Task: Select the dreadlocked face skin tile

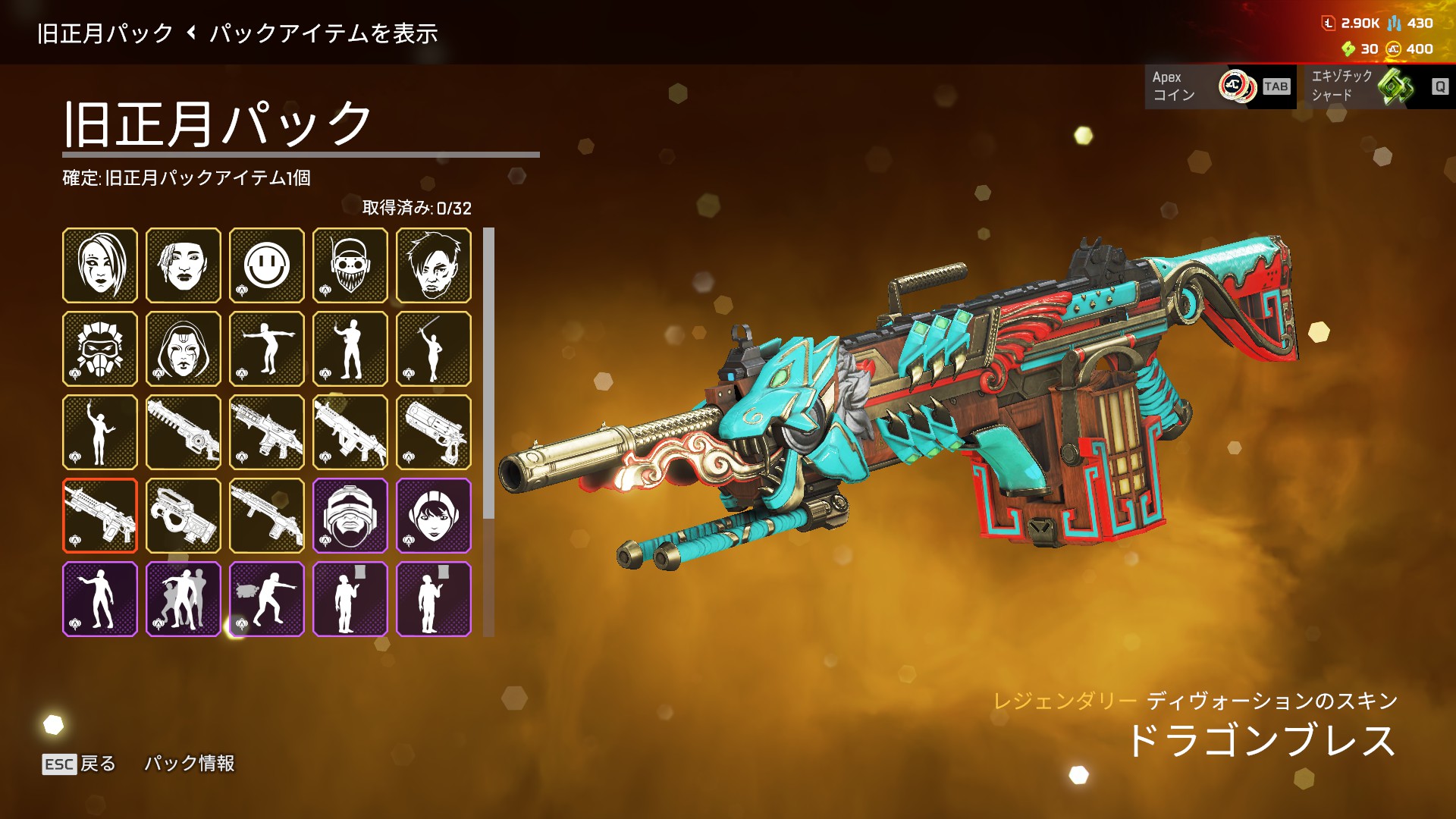Action: 184,265
